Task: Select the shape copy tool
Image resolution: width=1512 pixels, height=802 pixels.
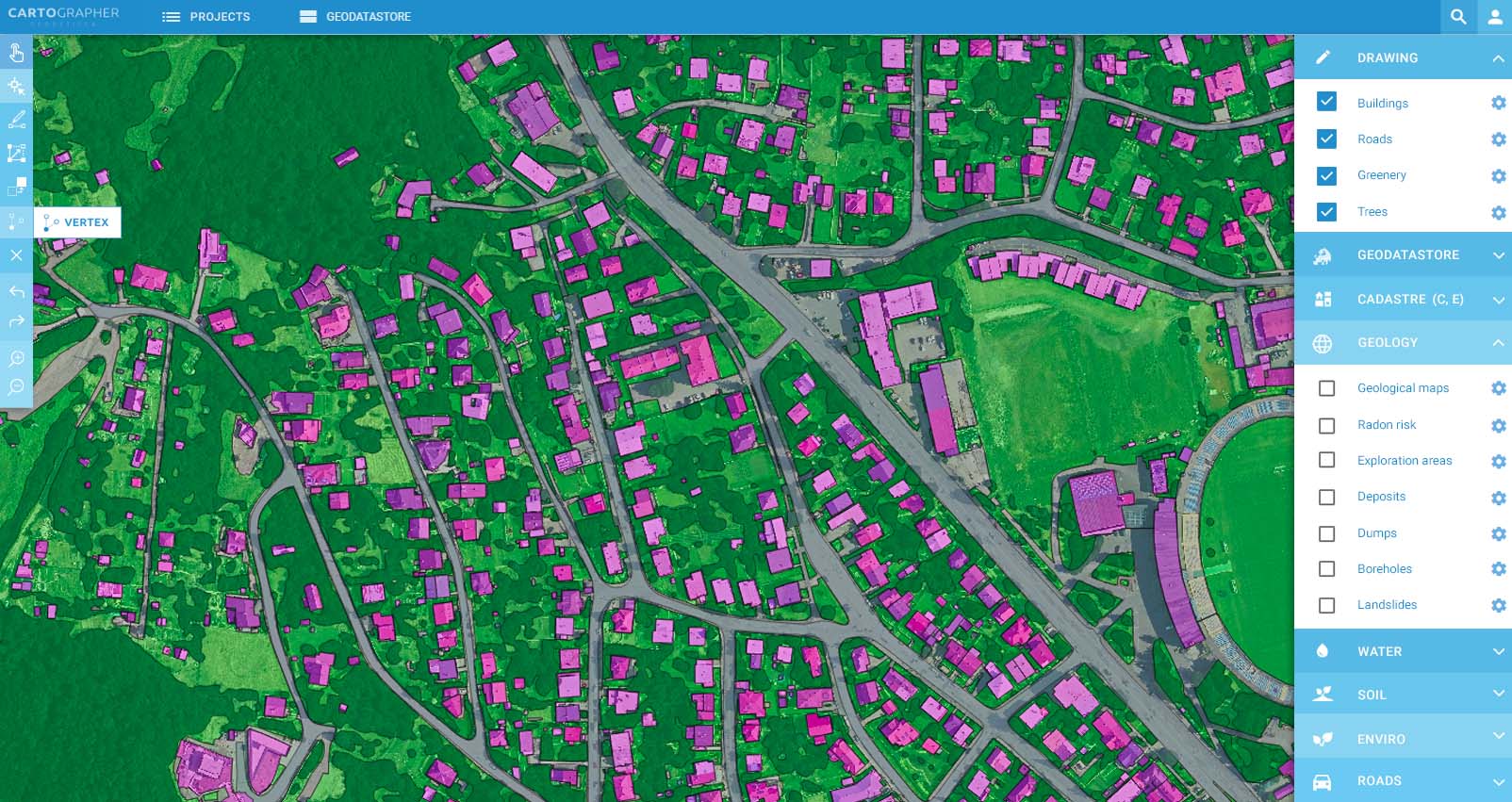Action: [16, 188]
